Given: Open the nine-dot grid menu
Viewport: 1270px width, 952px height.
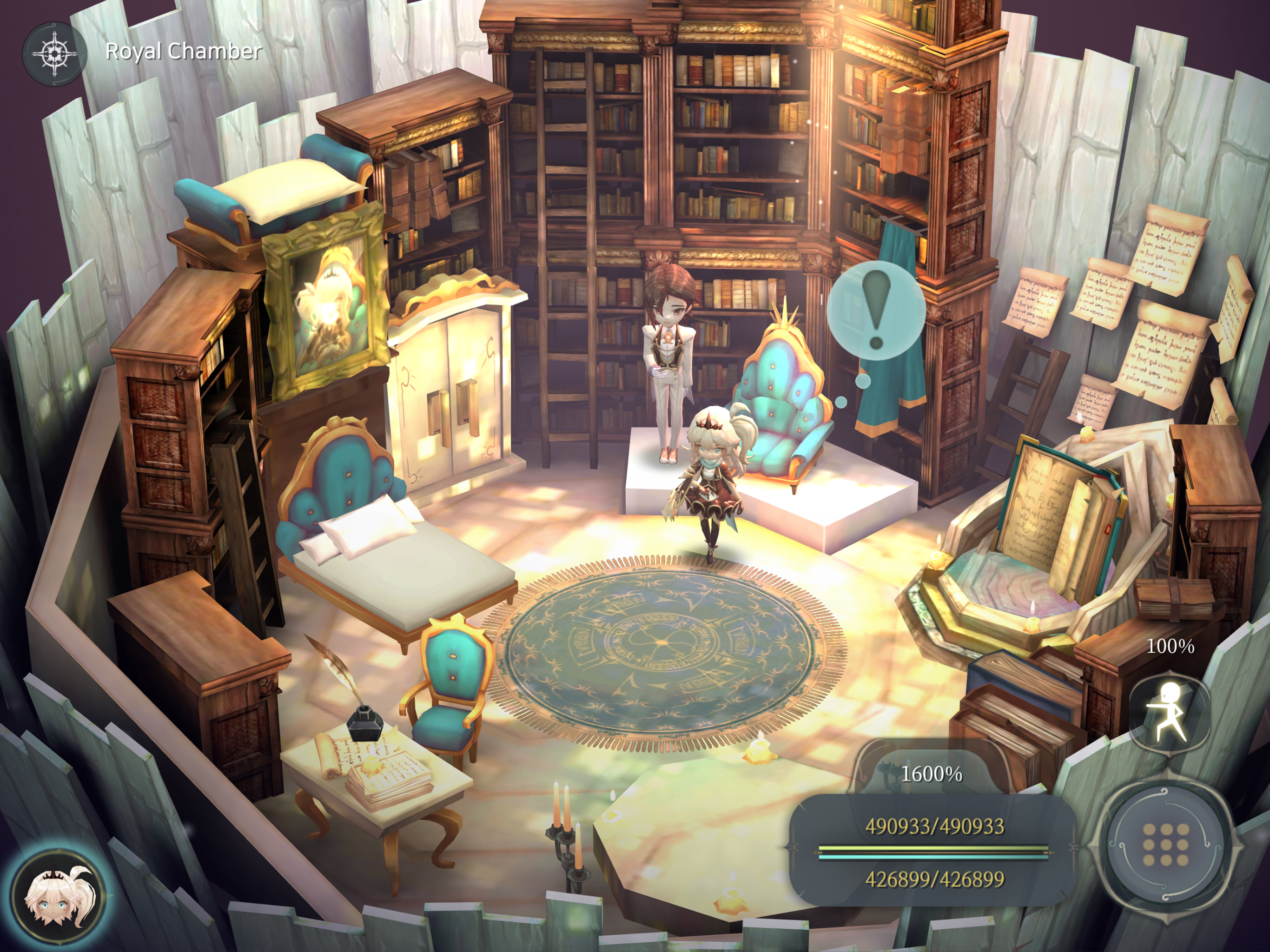Looking at the screenshot, I should pos(1165,844).
